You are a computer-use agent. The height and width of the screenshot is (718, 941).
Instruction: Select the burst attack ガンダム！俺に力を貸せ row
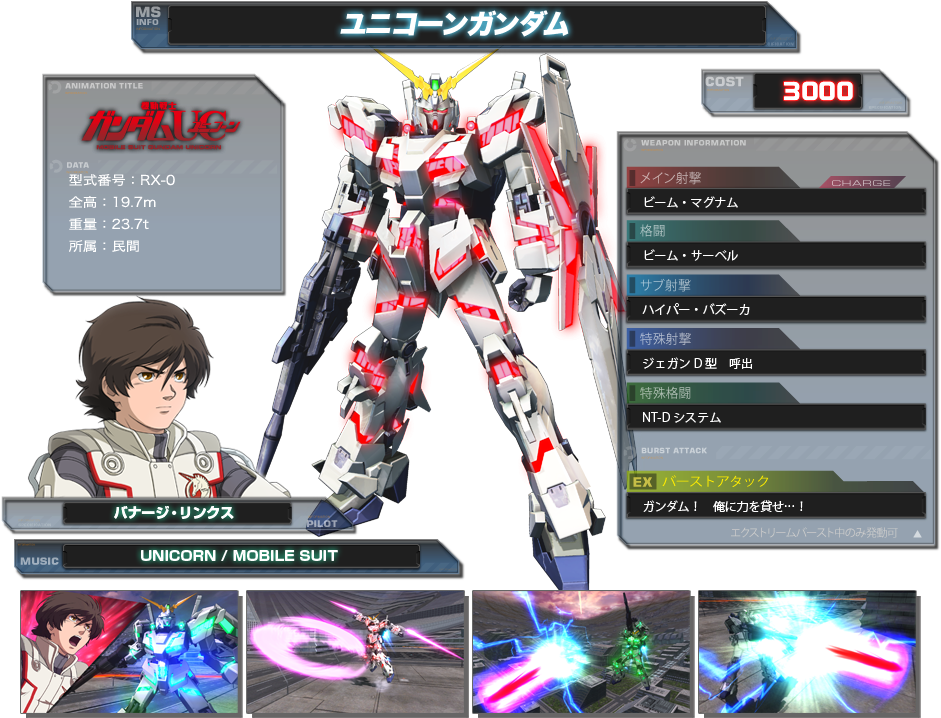(775, 506)
